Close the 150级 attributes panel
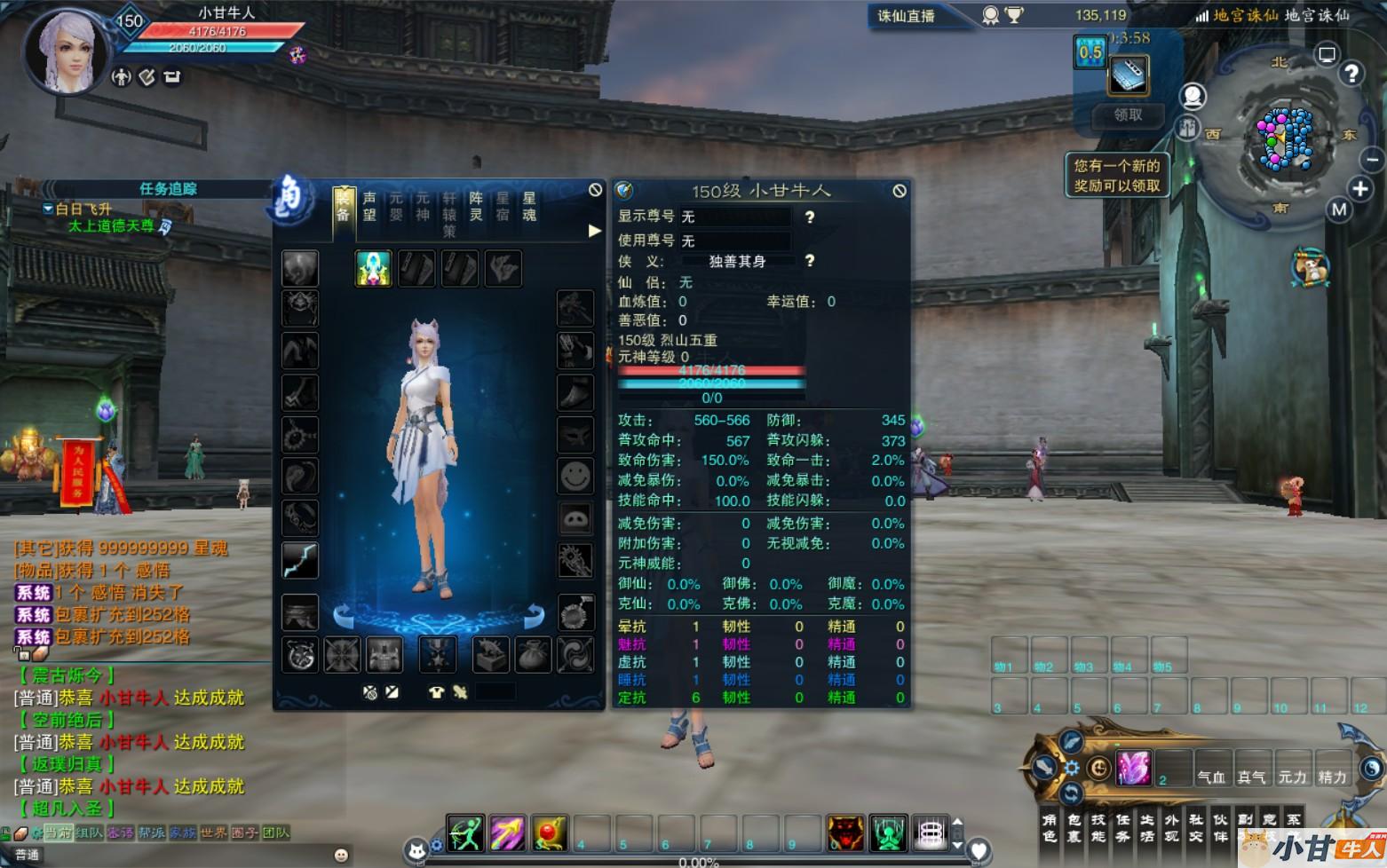1387x868 pixels. point(900,191)
